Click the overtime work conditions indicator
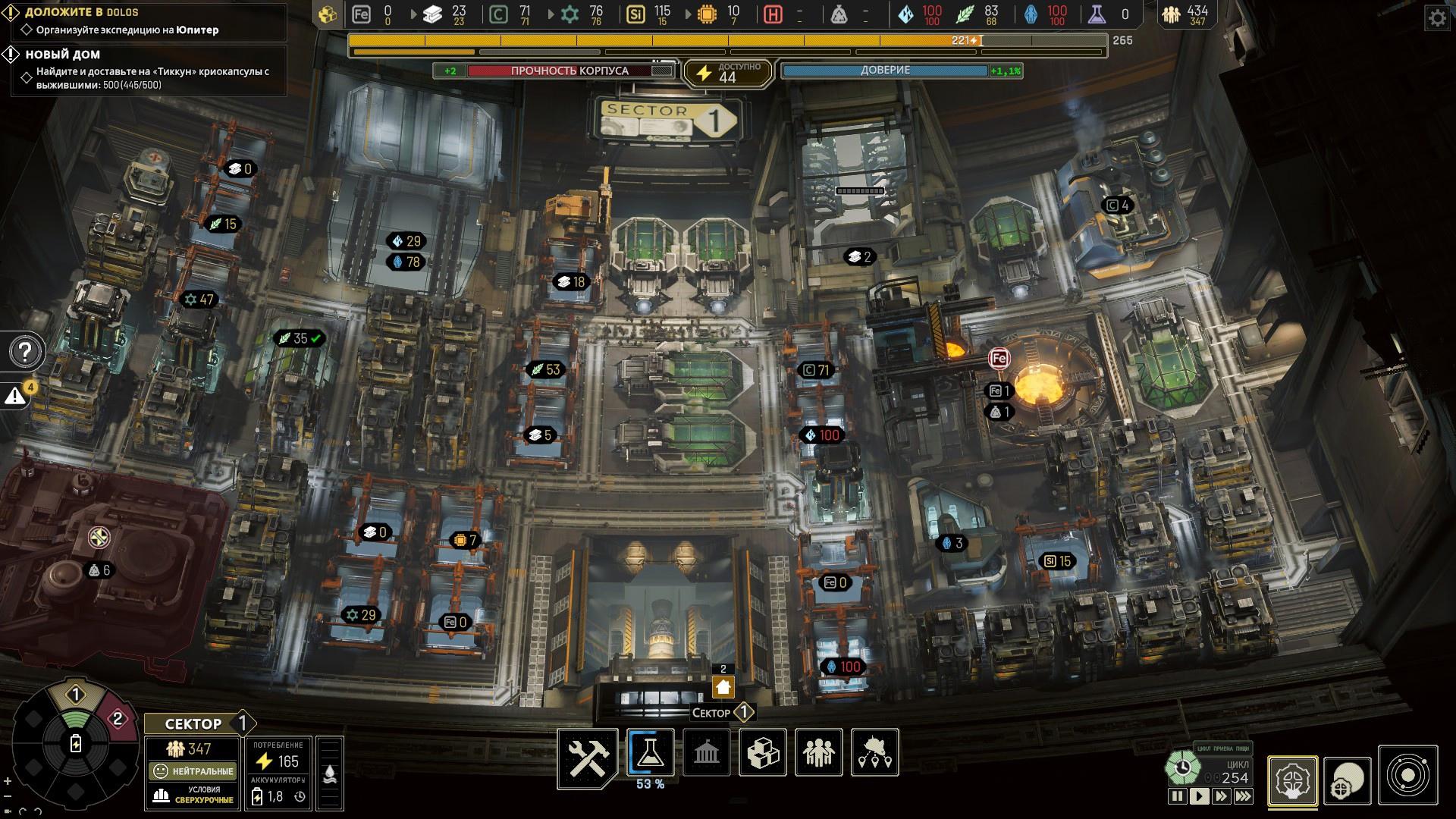Screen dimensions: 1456x819 [193, 795]
